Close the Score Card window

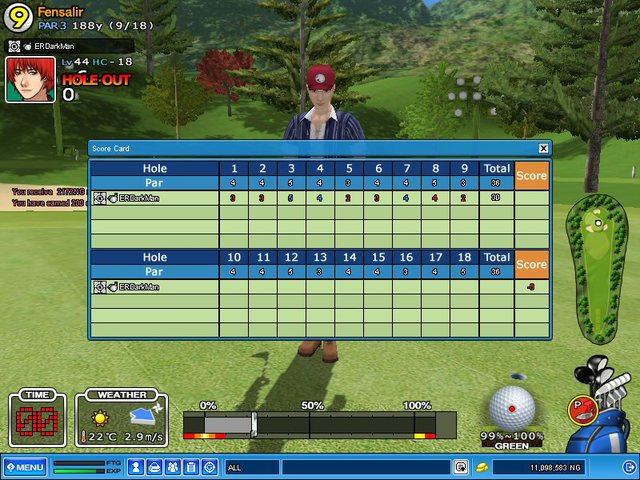point(543,148)
